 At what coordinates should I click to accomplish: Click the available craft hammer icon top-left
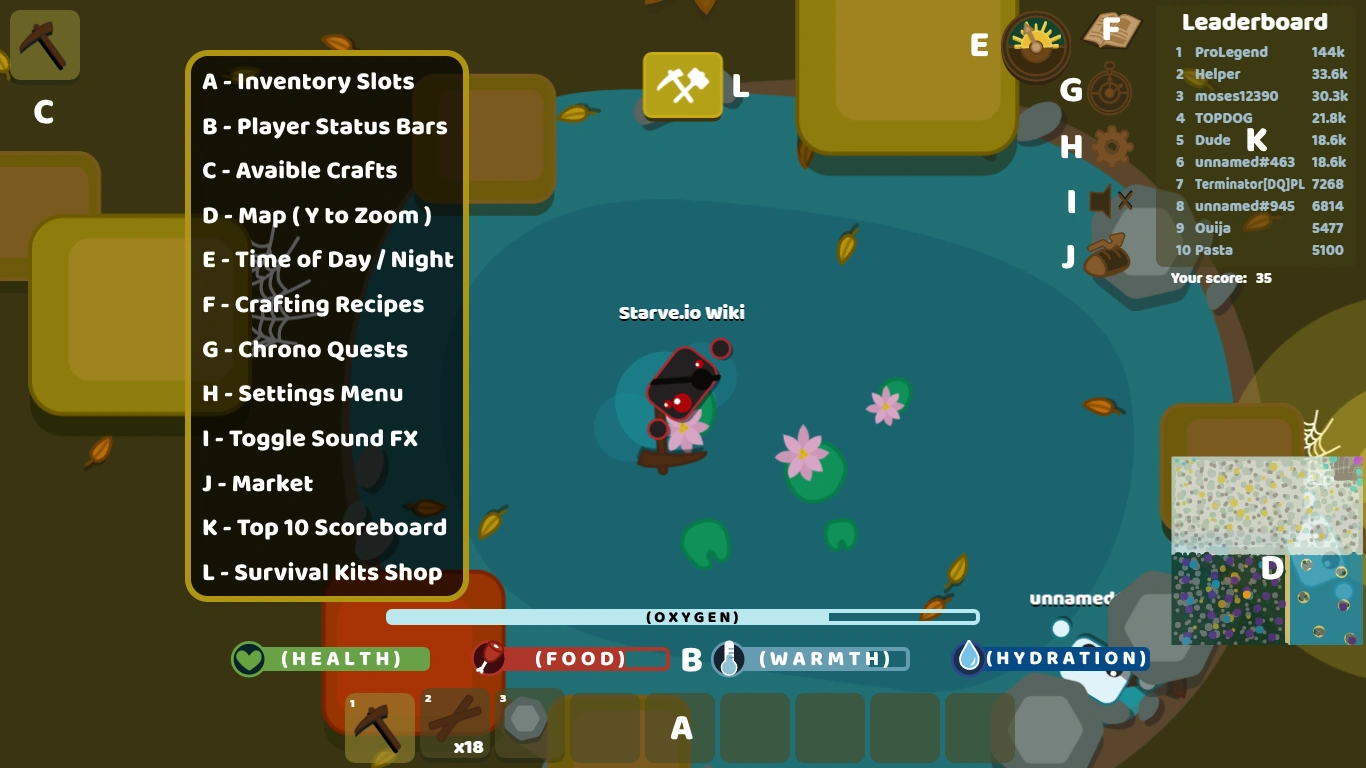[x=44, y=45]
